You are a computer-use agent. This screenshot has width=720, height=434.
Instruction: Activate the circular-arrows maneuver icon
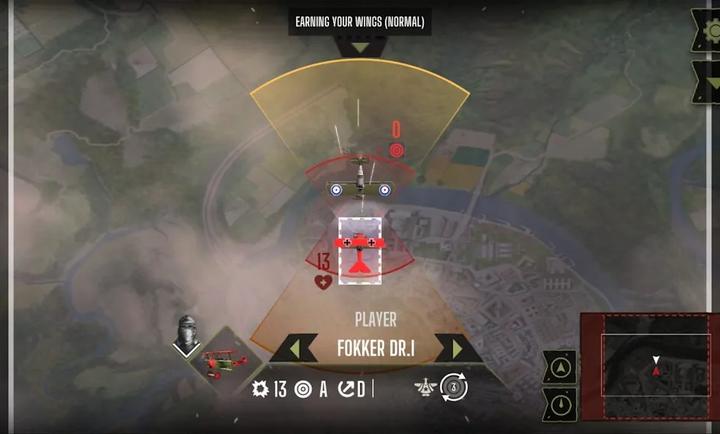[454, 387]
